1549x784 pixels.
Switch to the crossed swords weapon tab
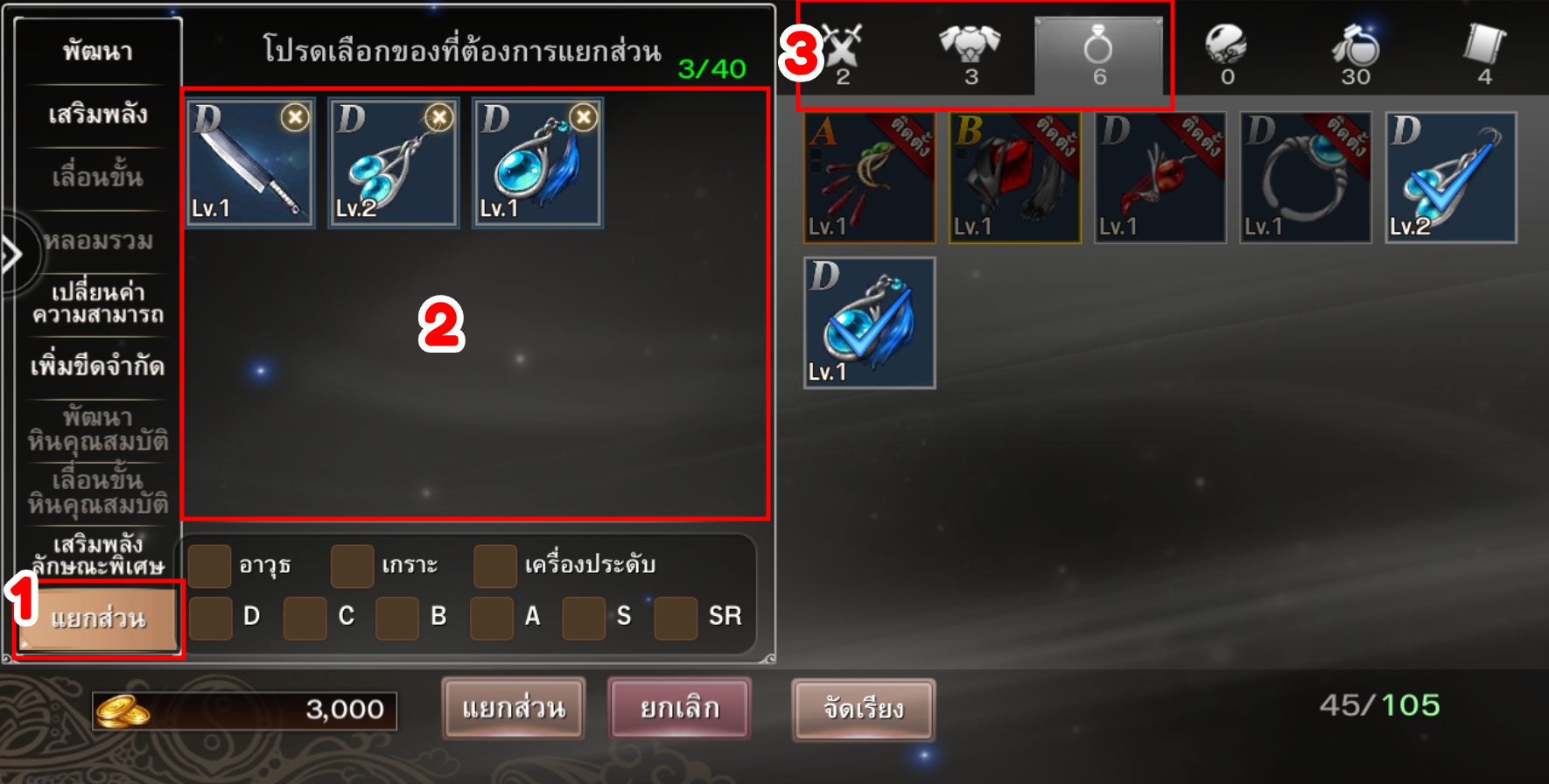point(843,51)
